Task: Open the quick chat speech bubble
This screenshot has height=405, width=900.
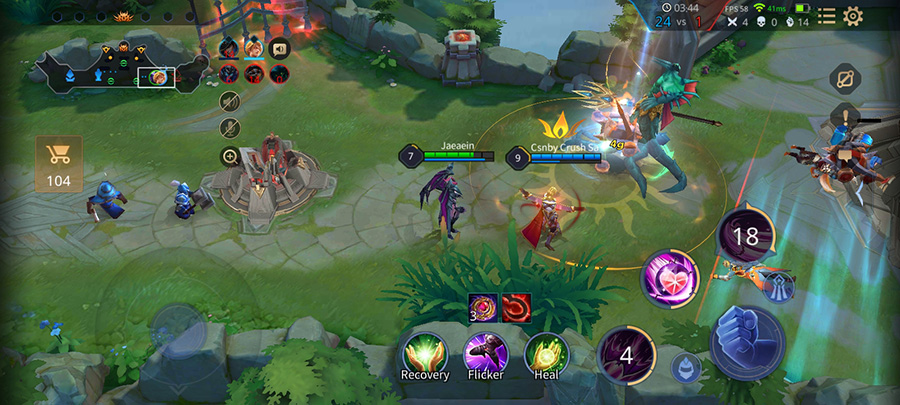Action: pyautogui.click(x=279, y=46)
